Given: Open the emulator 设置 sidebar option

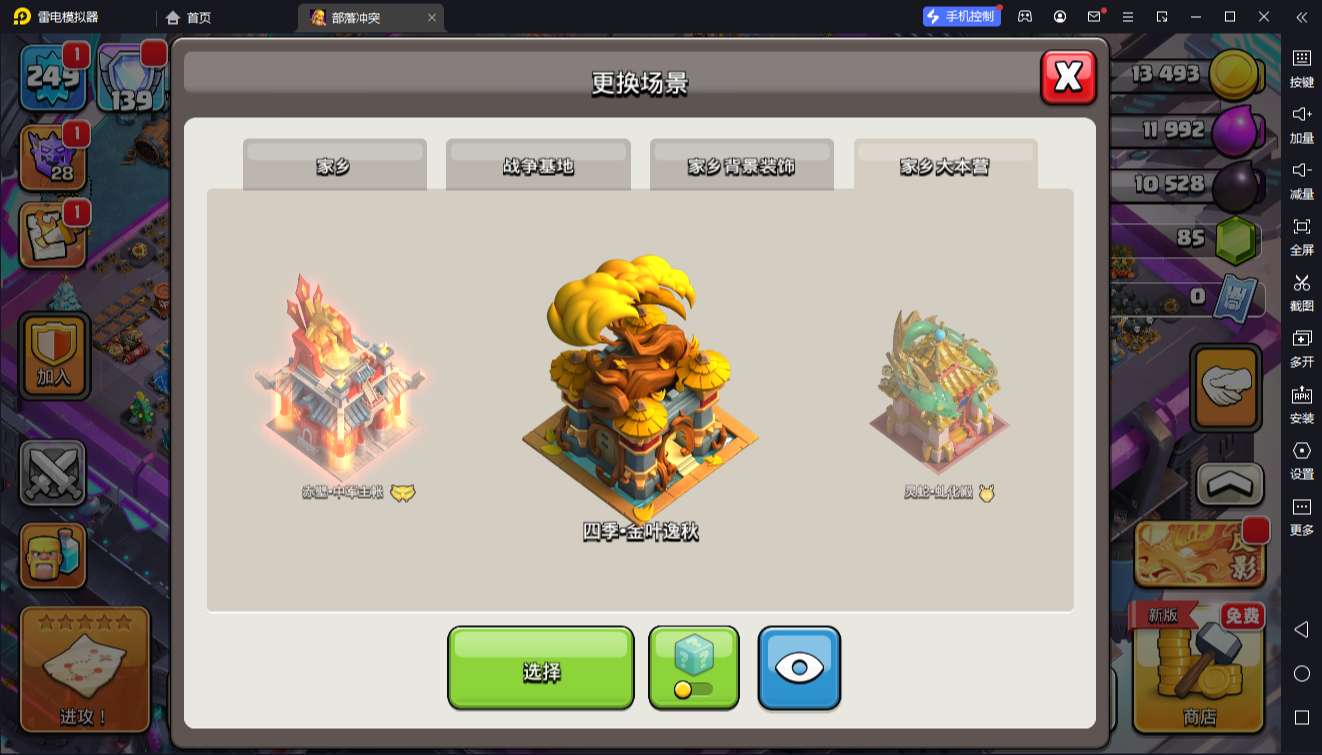Looking at the screenshot, I should (1301, 458).
